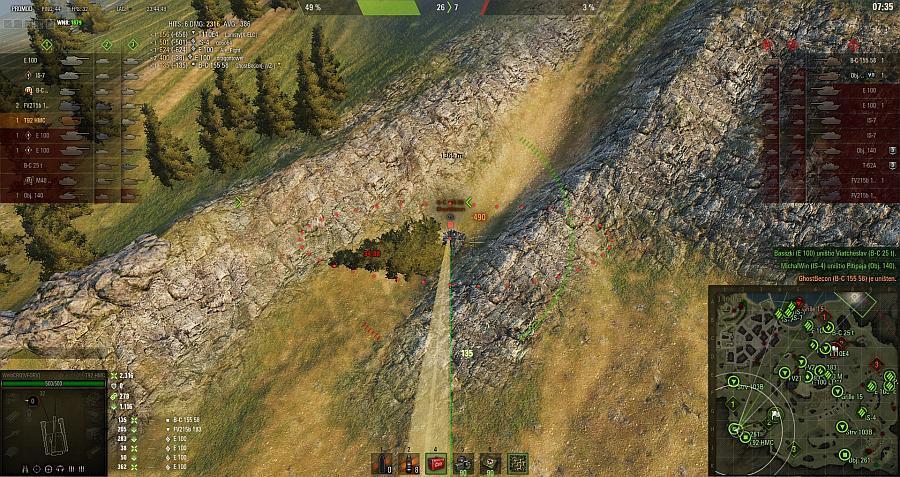Select allied IS-7 in the team list
Screen dimensions: 900x477
40,74
